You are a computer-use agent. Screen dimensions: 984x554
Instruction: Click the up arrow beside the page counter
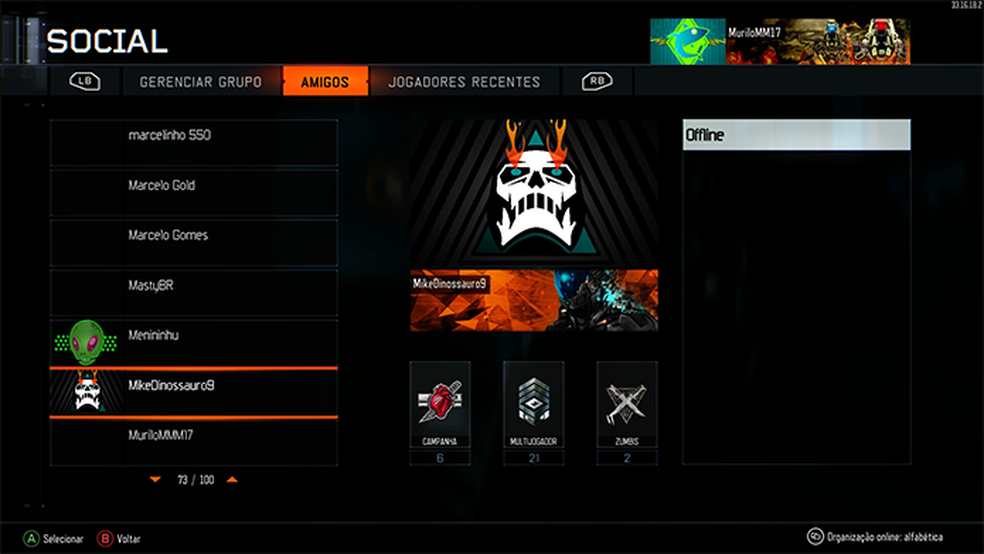(x=232, y=480)
